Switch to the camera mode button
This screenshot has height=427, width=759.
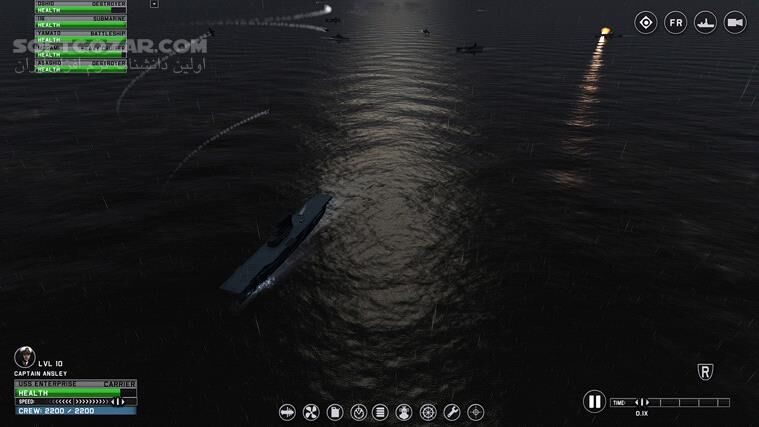(x=735, y=22)
